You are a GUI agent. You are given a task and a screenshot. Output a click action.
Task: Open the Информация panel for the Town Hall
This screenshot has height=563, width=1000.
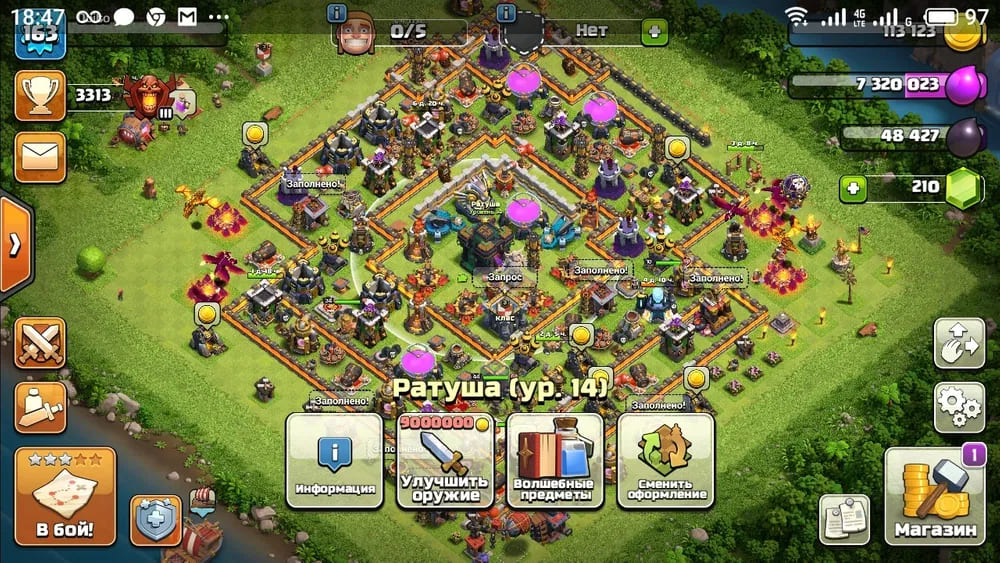[x=335, y=461]
